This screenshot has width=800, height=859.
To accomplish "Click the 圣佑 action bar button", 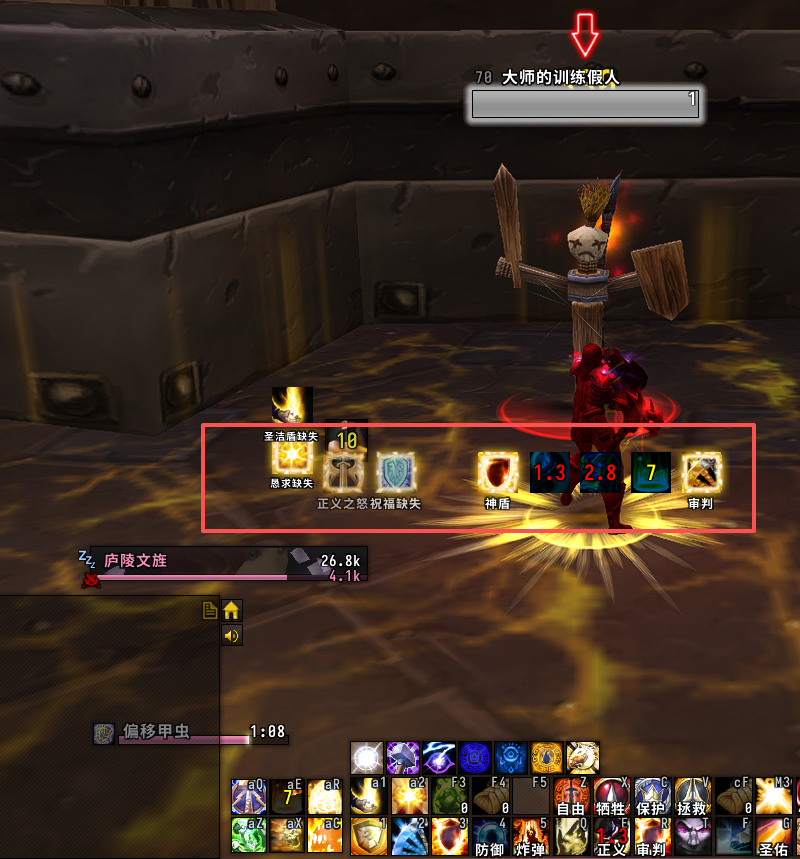I will (773, 836).
